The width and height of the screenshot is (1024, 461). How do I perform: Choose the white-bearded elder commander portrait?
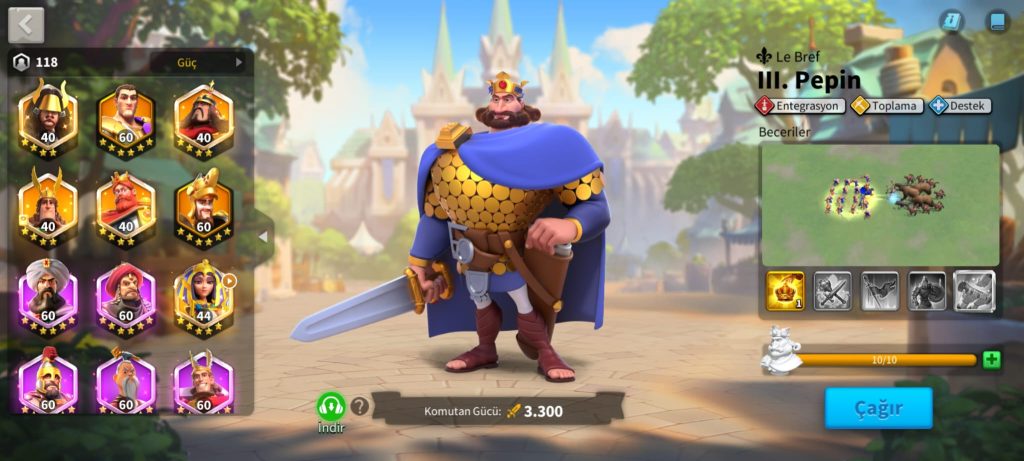pyautogui.click(x=126, y=381)
